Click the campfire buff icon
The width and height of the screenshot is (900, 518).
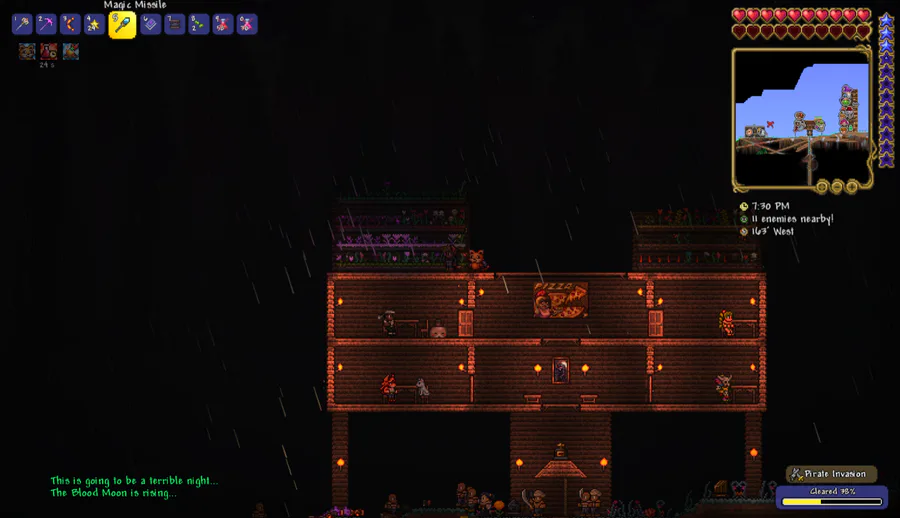(x=71, y=51)
